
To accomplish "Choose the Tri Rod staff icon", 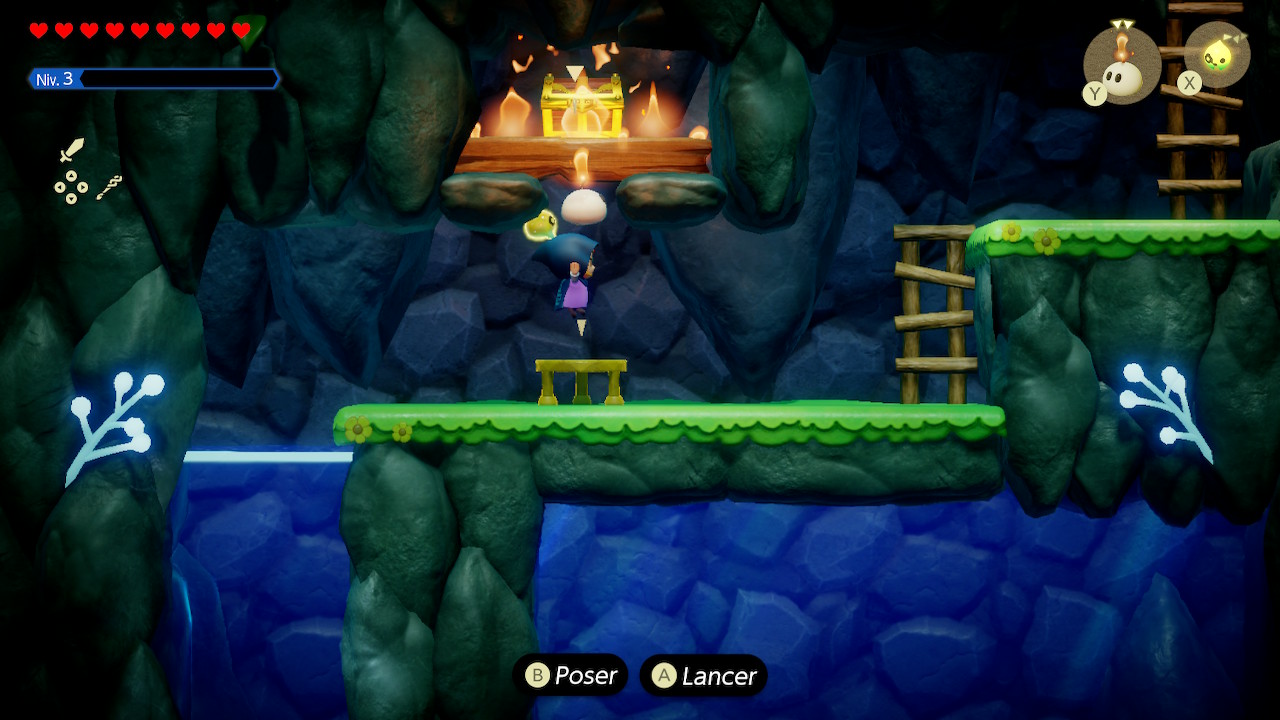I will [109, 187].
